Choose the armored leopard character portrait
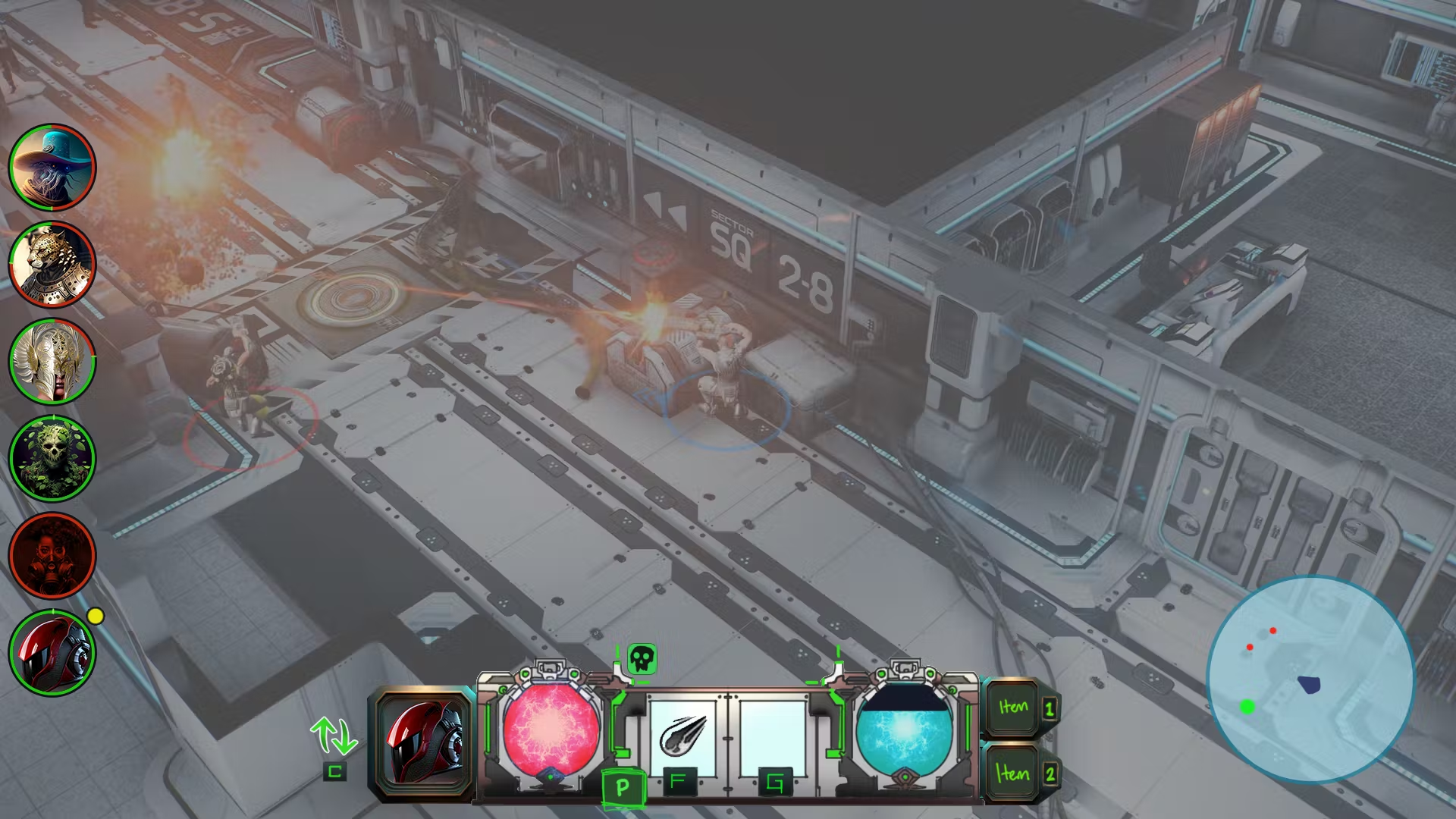This screenshot has width=1456, height=819. (52, 265)
